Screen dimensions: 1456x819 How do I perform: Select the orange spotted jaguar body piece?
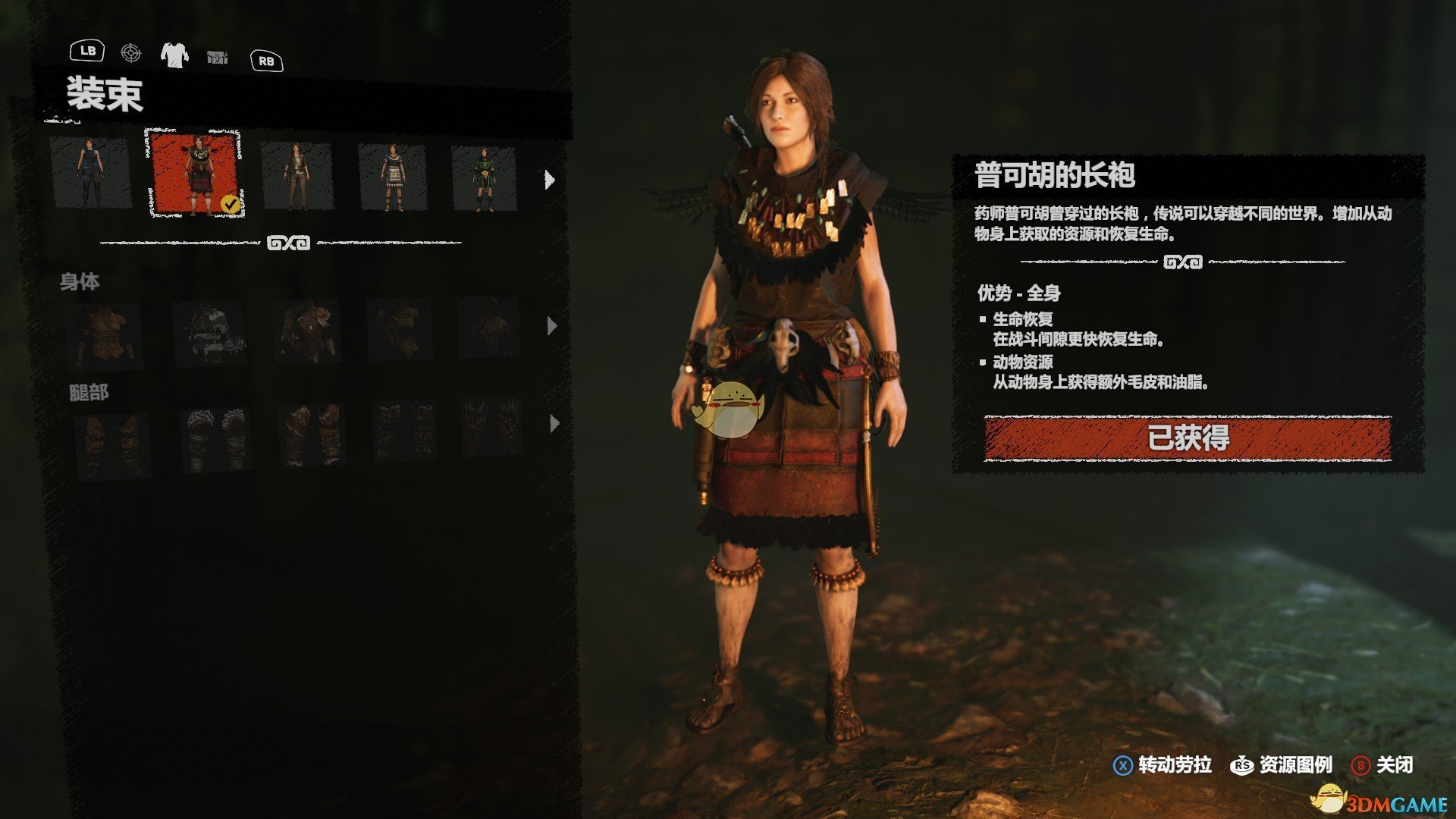click(x=104, y=334)
